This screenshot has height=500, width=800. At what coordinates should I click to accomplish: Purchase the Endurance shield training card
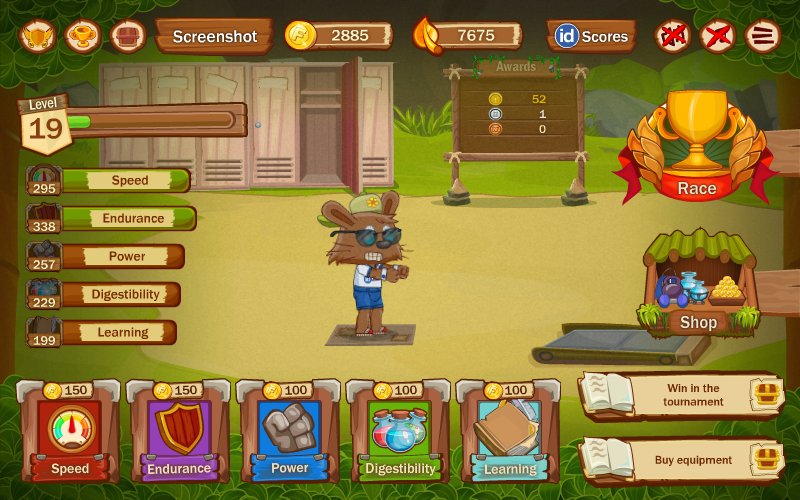pos(180,430)
